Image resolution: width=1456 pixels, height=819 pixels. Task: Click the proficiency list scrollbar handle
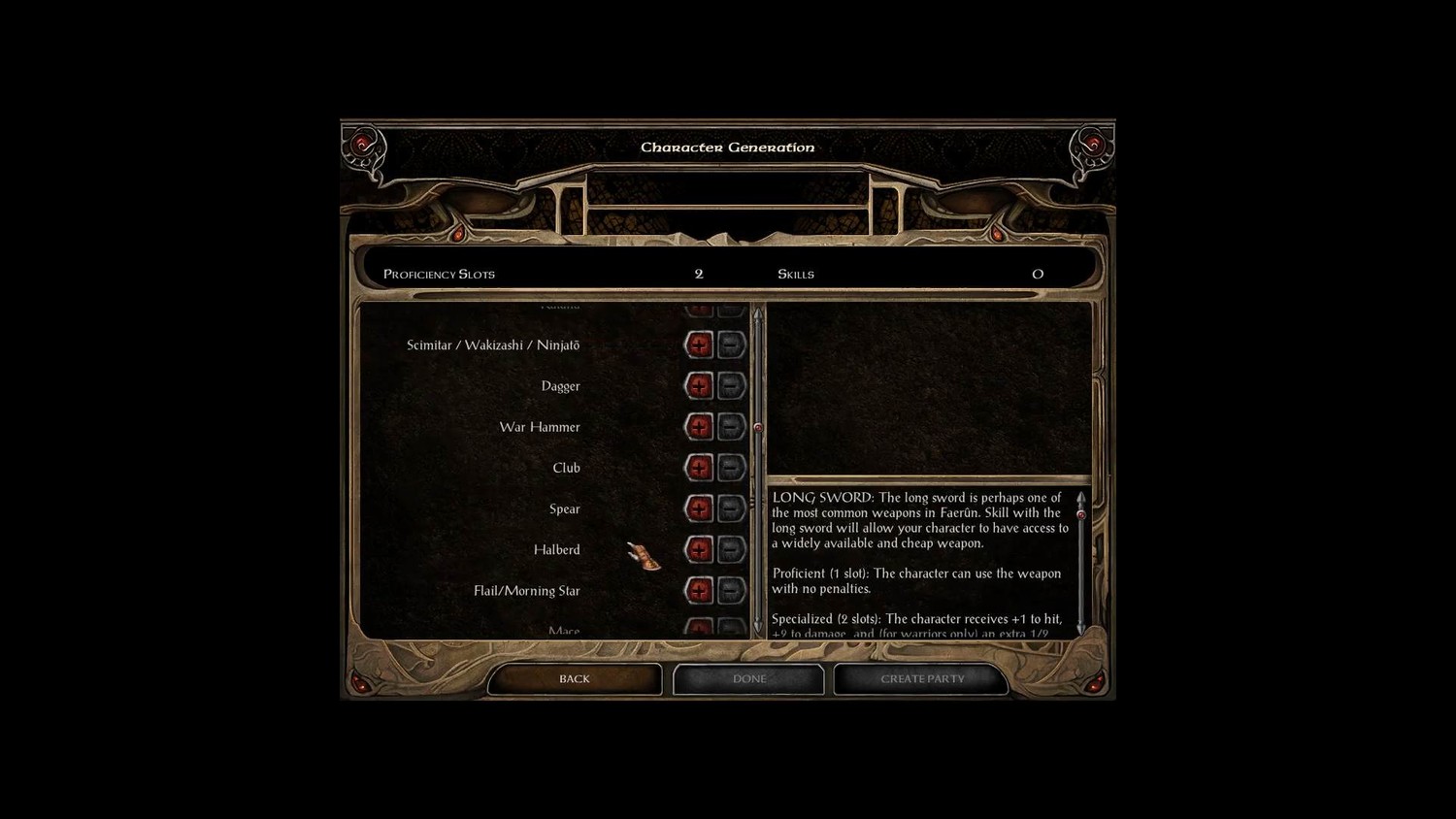[x=758, y=427]
